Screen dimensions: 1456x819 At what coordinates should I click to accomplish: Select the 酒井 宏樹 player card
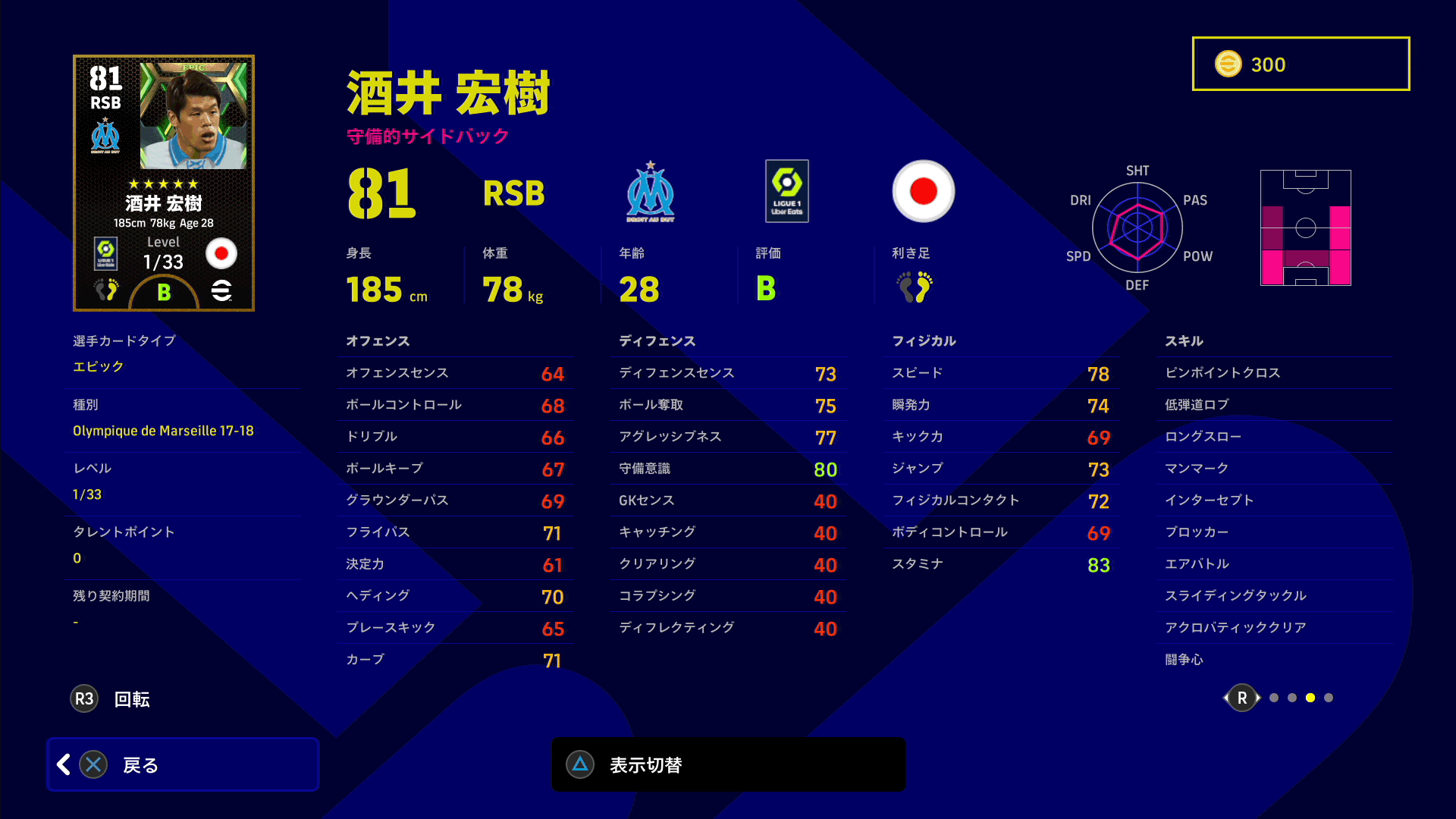click(164, 183)
